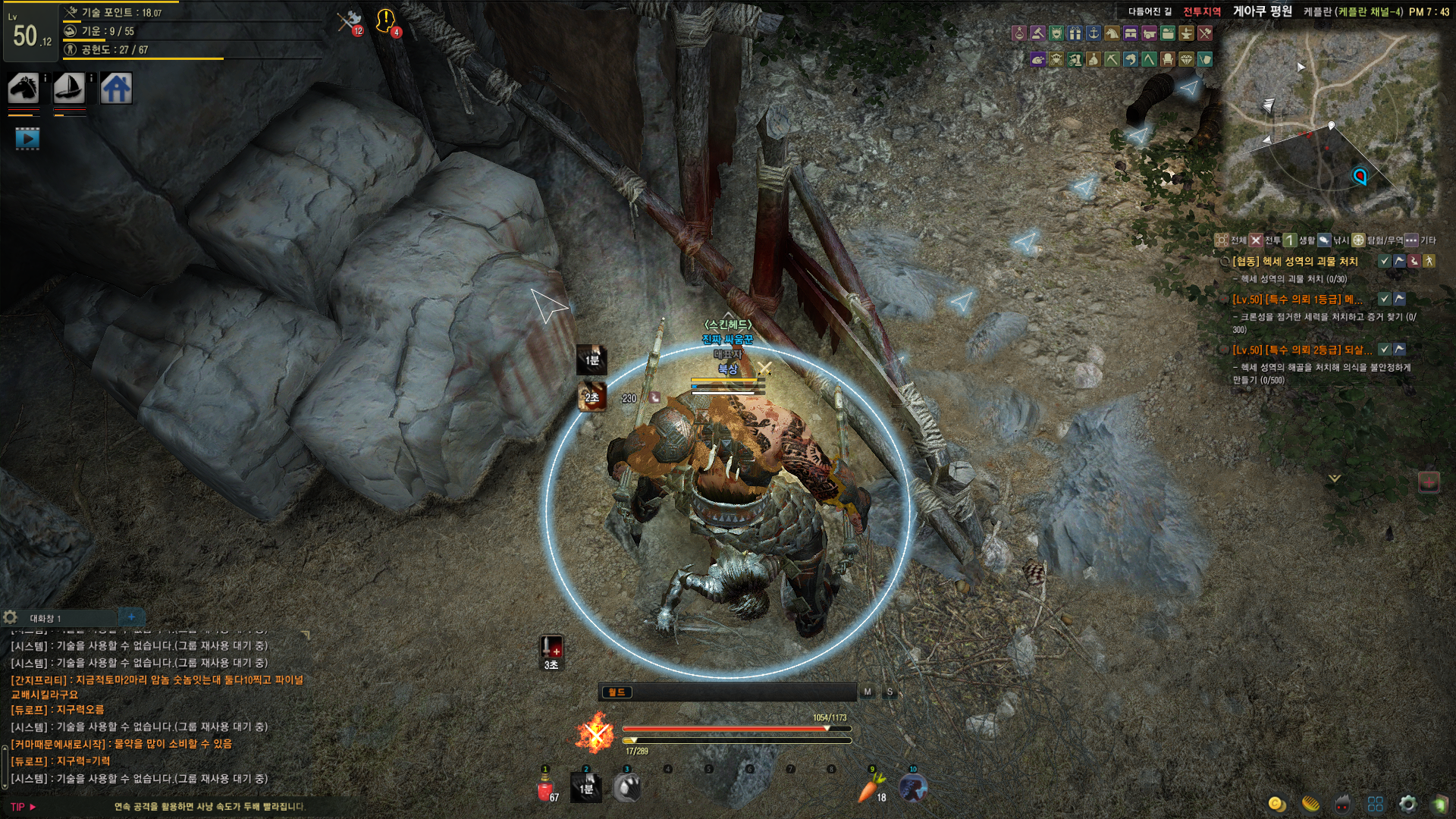Choose the 전체 quest filter

point(1231,240)
